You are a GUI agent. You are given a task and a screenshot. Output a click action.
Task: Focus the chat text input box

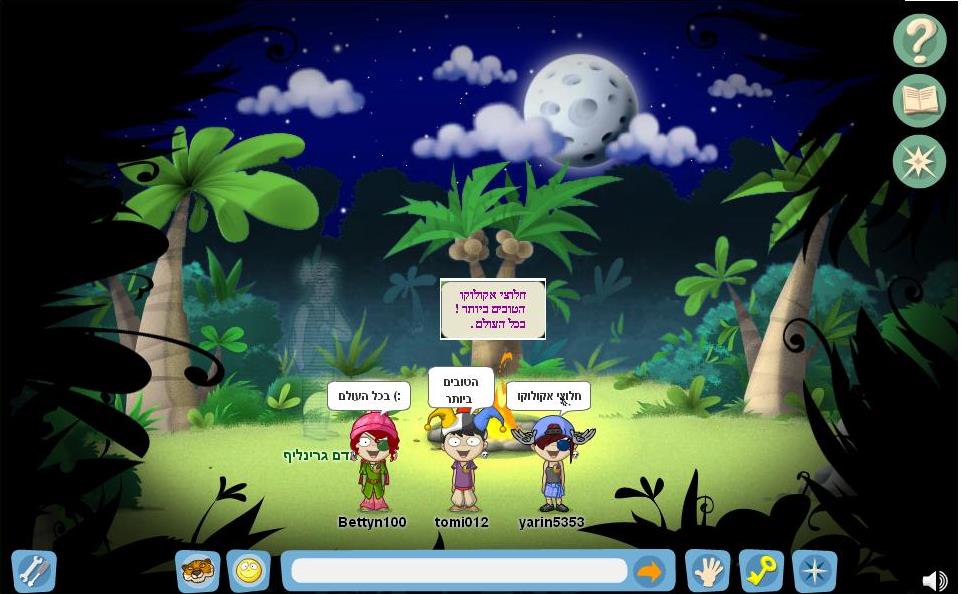point(459,571)
